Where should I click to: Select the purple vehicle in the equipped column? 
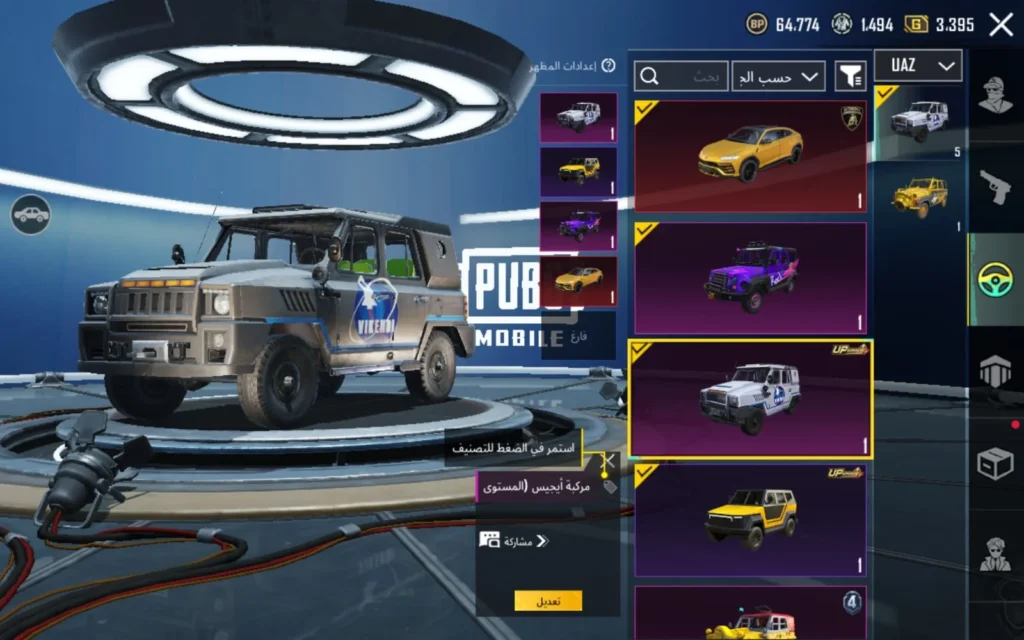pos(579,226)
